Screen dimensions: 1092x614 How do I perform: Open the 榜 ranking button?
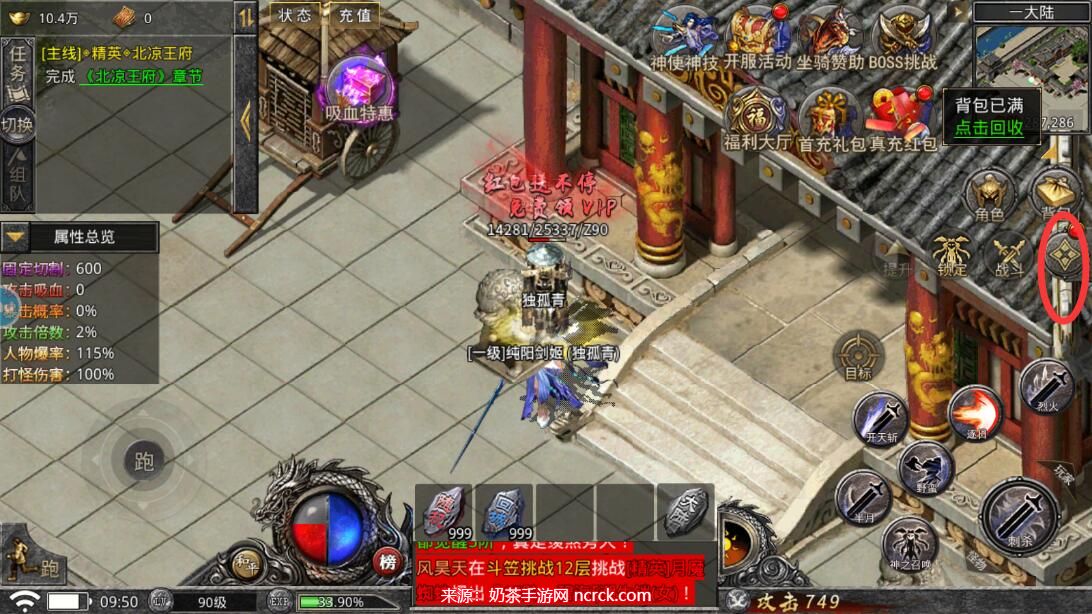tap(388, 561)
